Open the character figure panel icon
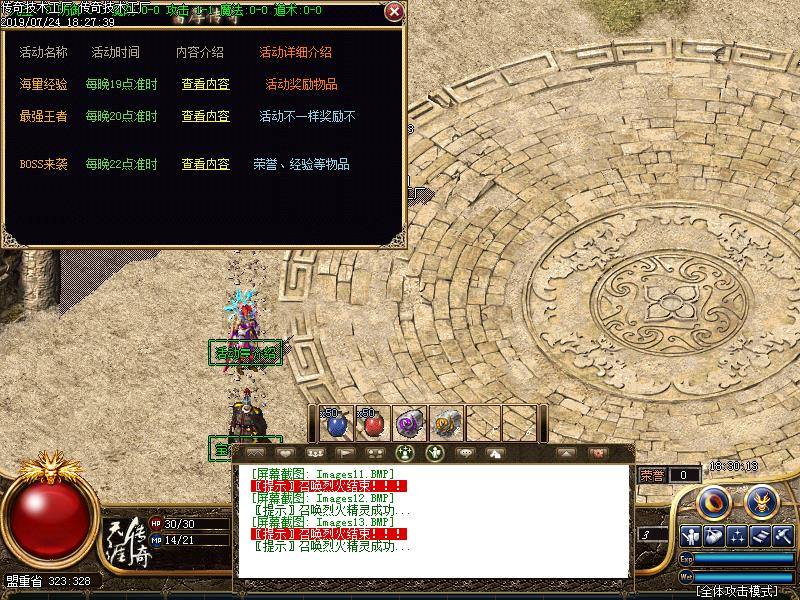800x600 pixels. point(689,536)
